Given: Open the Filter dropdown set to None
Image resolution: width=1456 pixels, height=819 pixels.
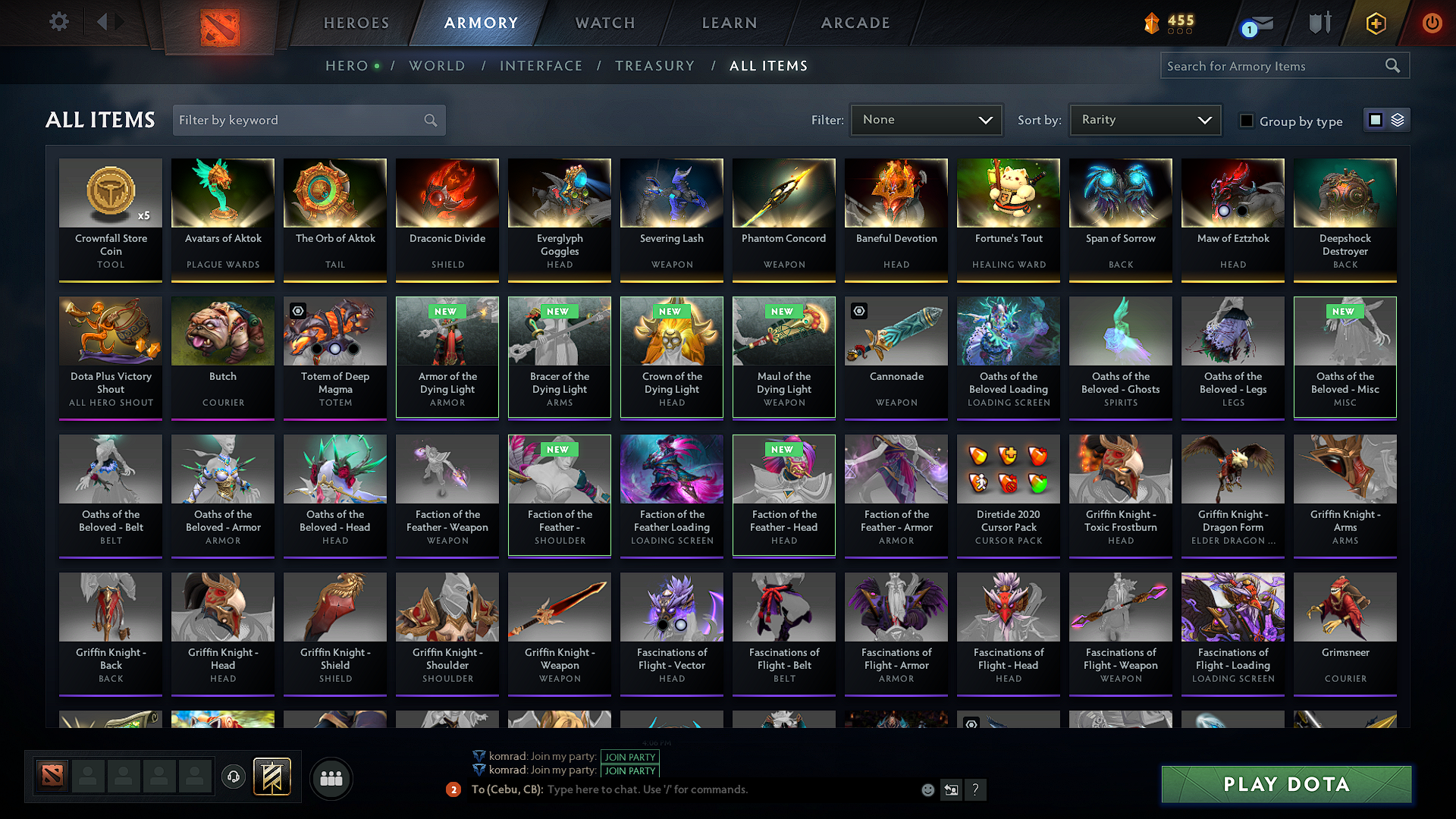Looking at the screenshot, I should (926, 120).
